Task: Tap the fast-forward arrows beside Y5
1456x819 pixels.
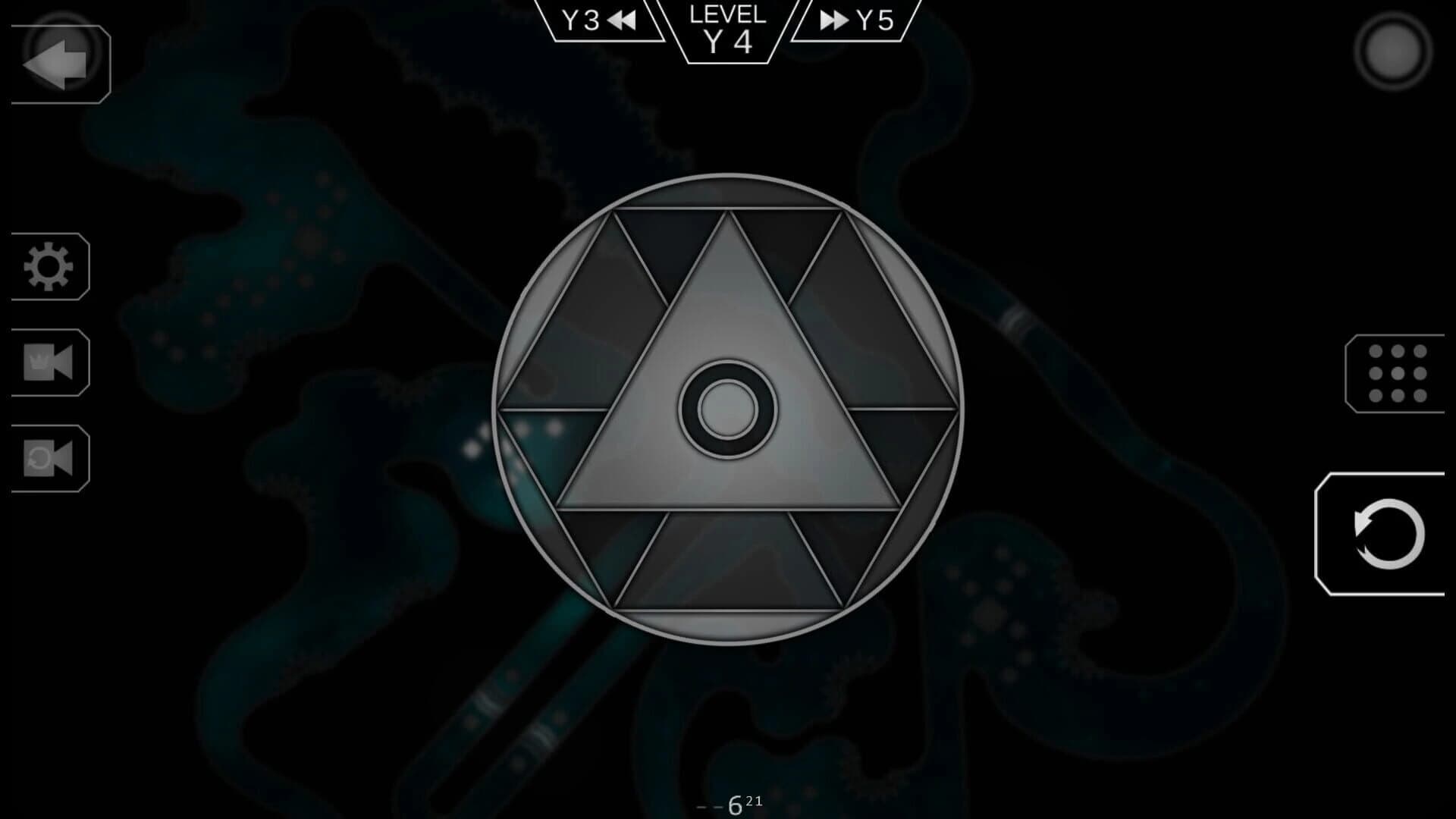Action: pyautogui.click(x=835, y=20)
